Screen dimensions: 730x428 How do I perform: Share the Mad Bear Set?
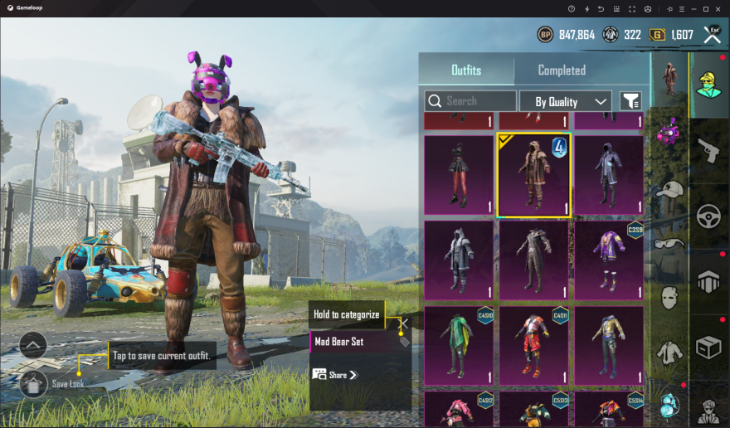click(335, 375)
